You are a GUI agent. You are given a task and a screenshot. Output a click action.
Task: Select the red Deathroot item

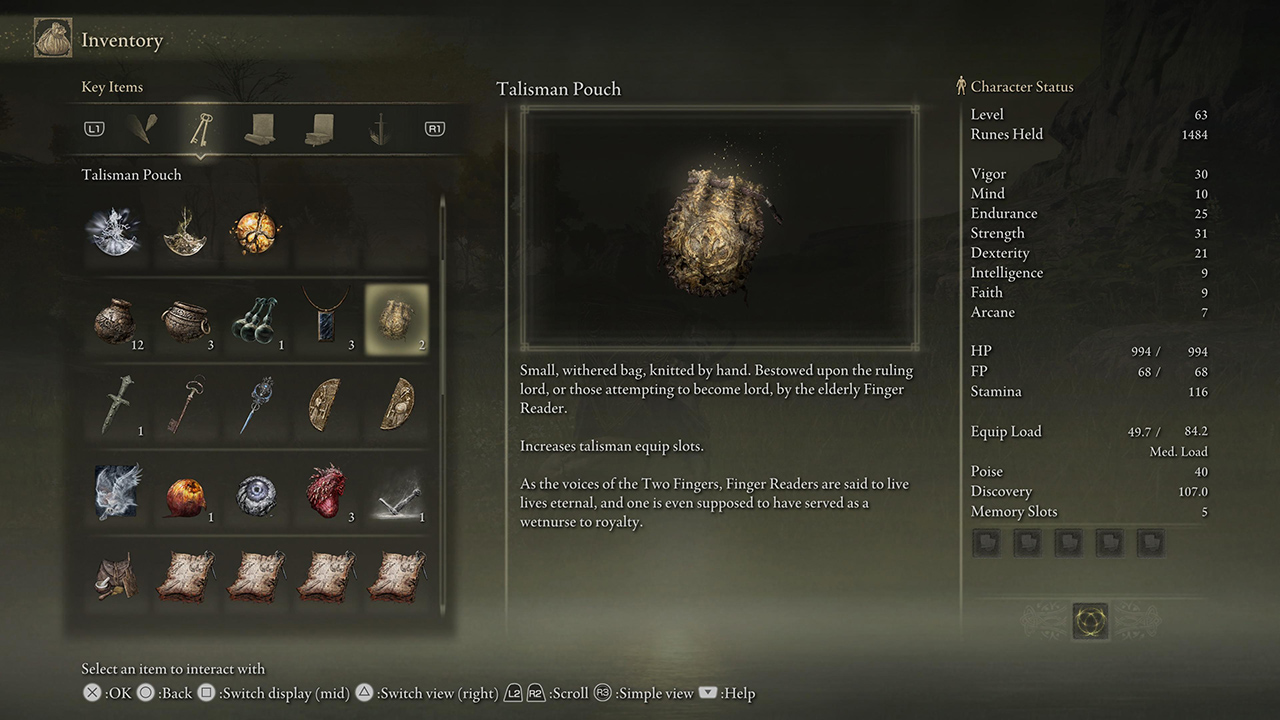click(327, 490)
